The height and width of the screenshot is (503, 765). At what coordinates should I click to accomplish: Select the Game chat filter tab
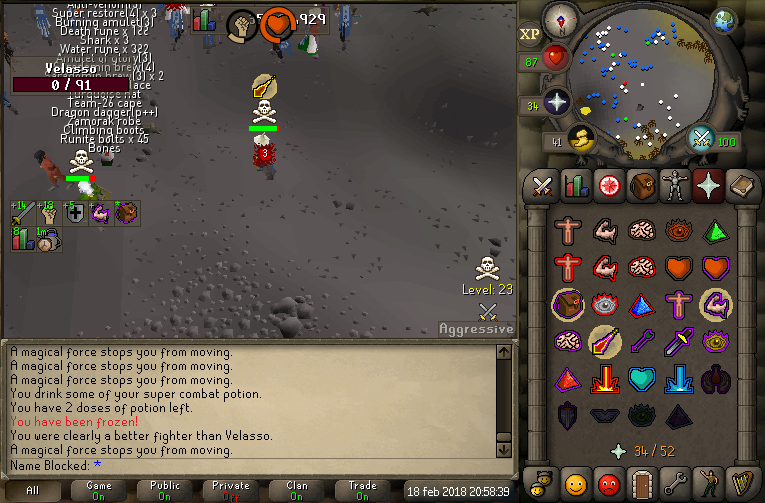99,490
